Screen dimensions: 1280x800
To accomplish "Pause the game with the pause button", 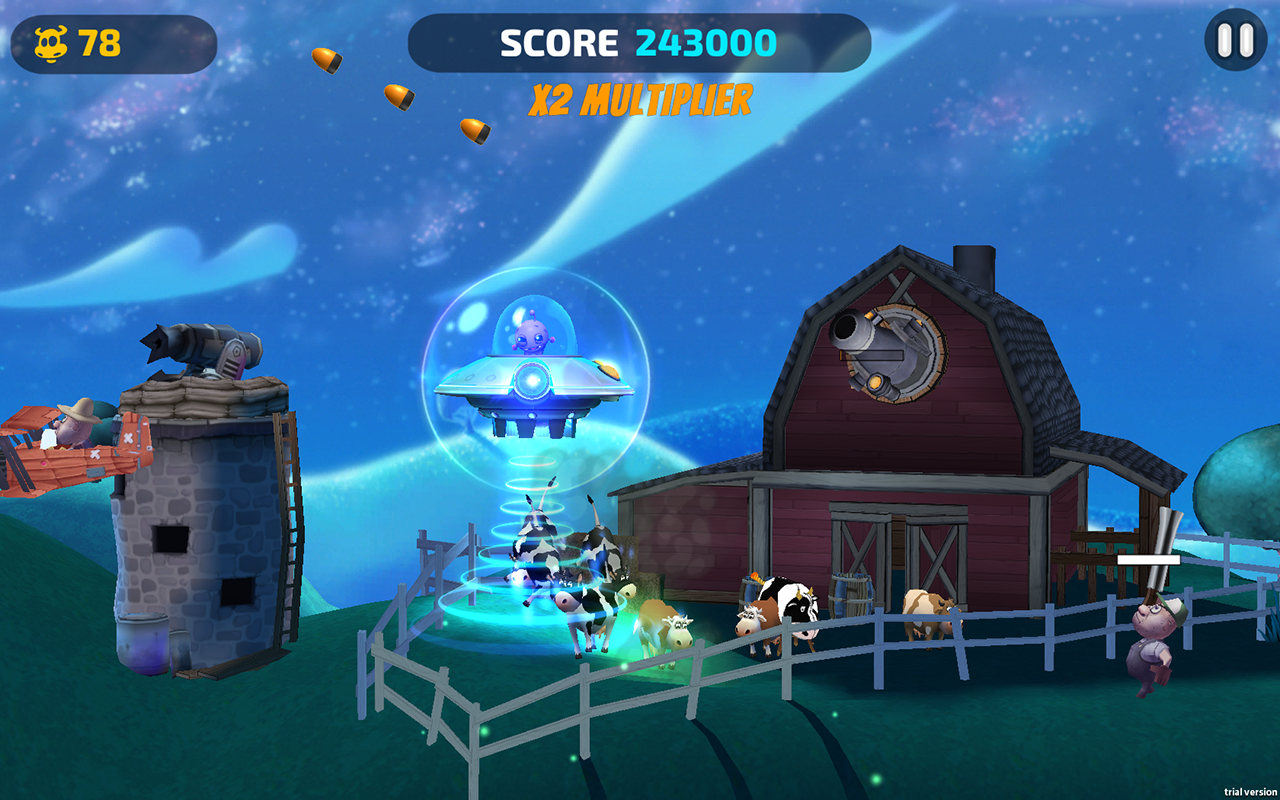I will [x=1235, y=40].
